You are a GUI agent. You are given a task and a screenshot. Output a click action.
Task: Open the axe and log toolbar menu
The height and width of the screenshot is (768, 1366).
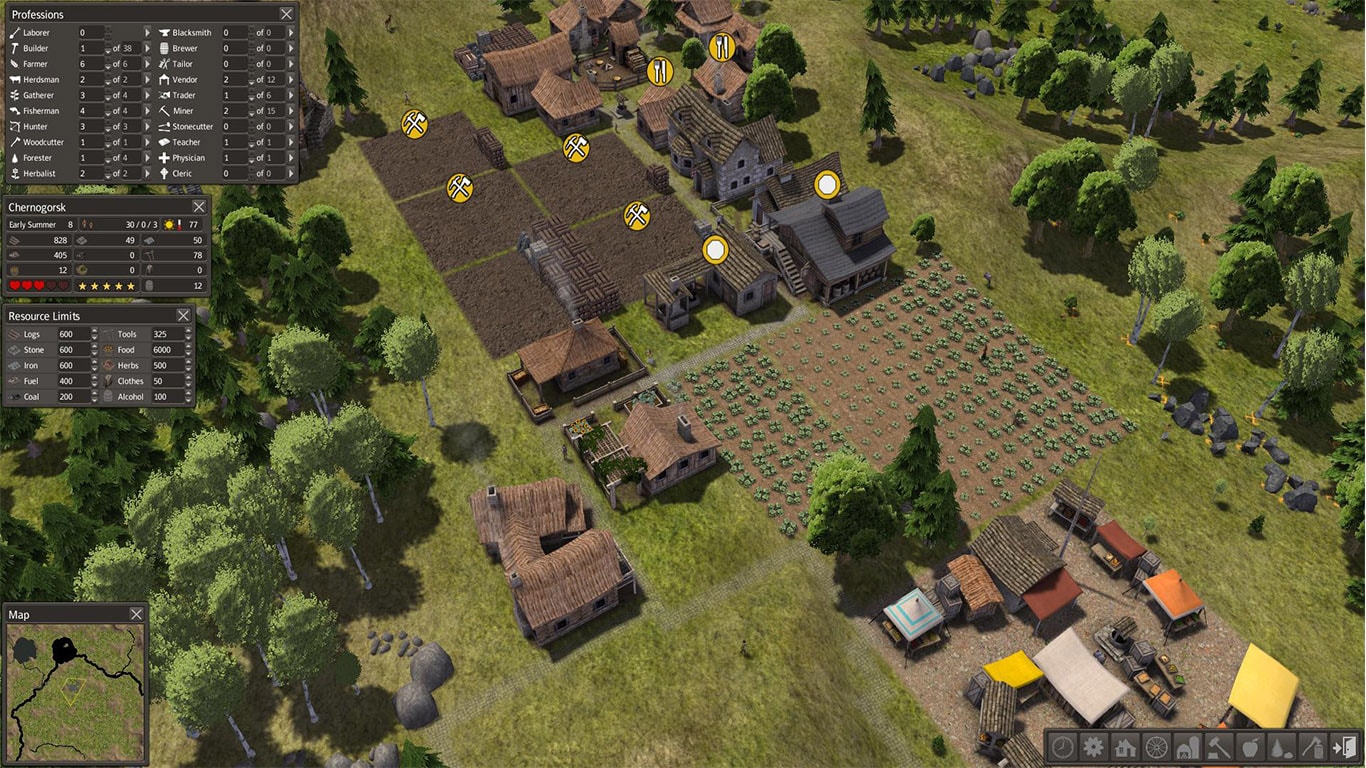[1312, 746]
